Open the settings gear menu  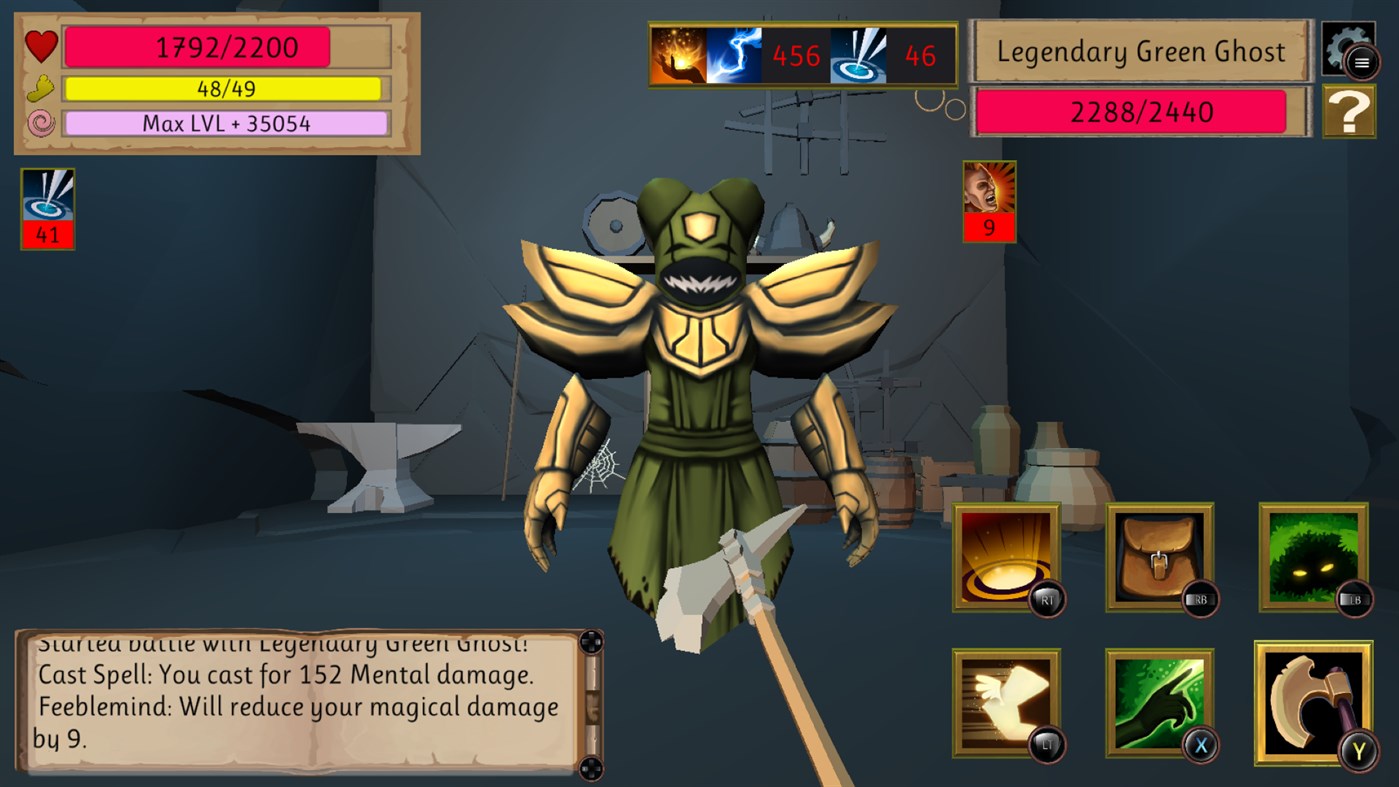(1348, 48)
